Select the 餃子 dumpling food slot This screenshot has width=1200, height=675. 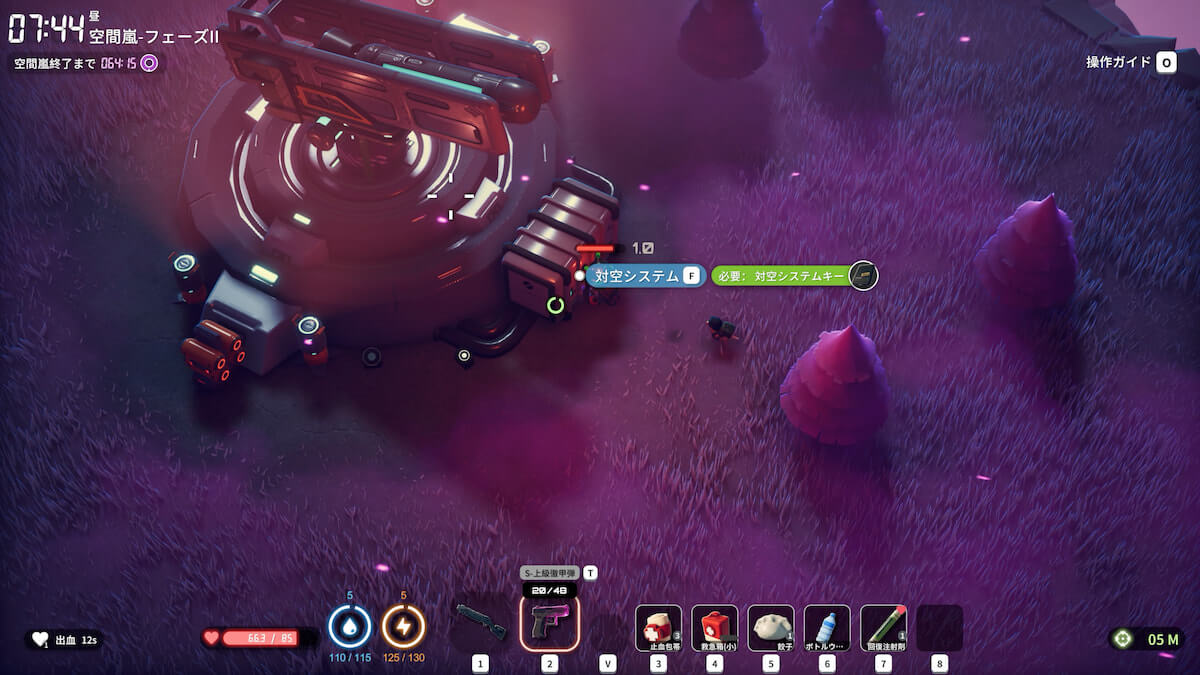click(x=770, y=628)
